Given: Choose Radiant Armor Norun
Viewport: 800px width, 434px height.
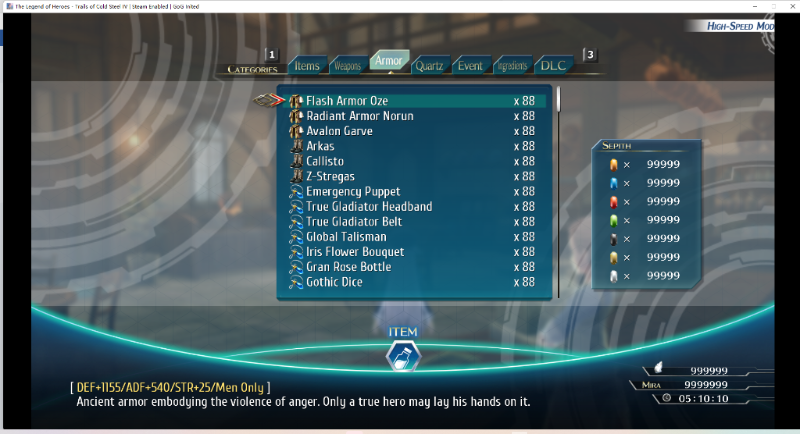Looking at the screenshot, I should (x=359, y=116).
